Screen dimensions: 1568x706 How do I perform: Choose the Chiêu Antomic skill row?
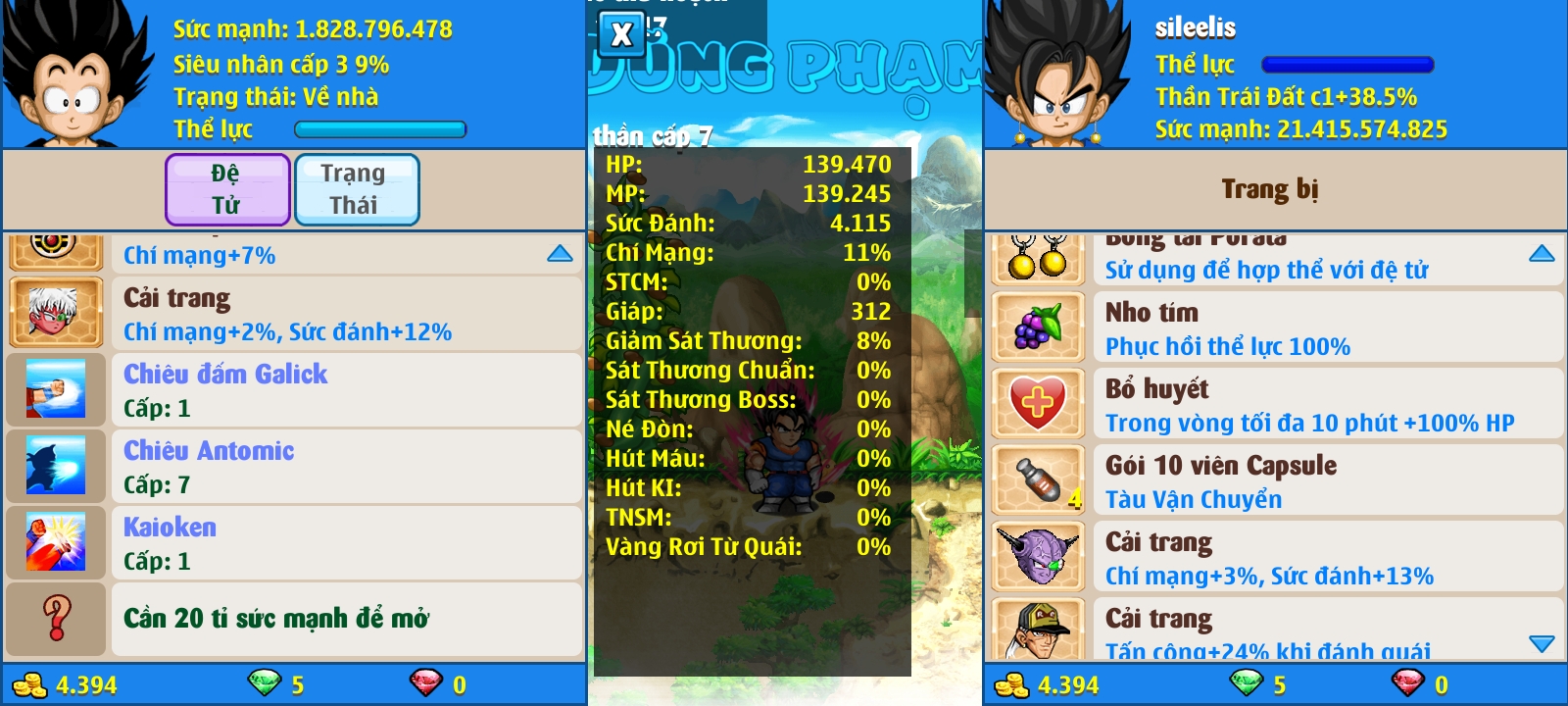(x=294, y=467)
